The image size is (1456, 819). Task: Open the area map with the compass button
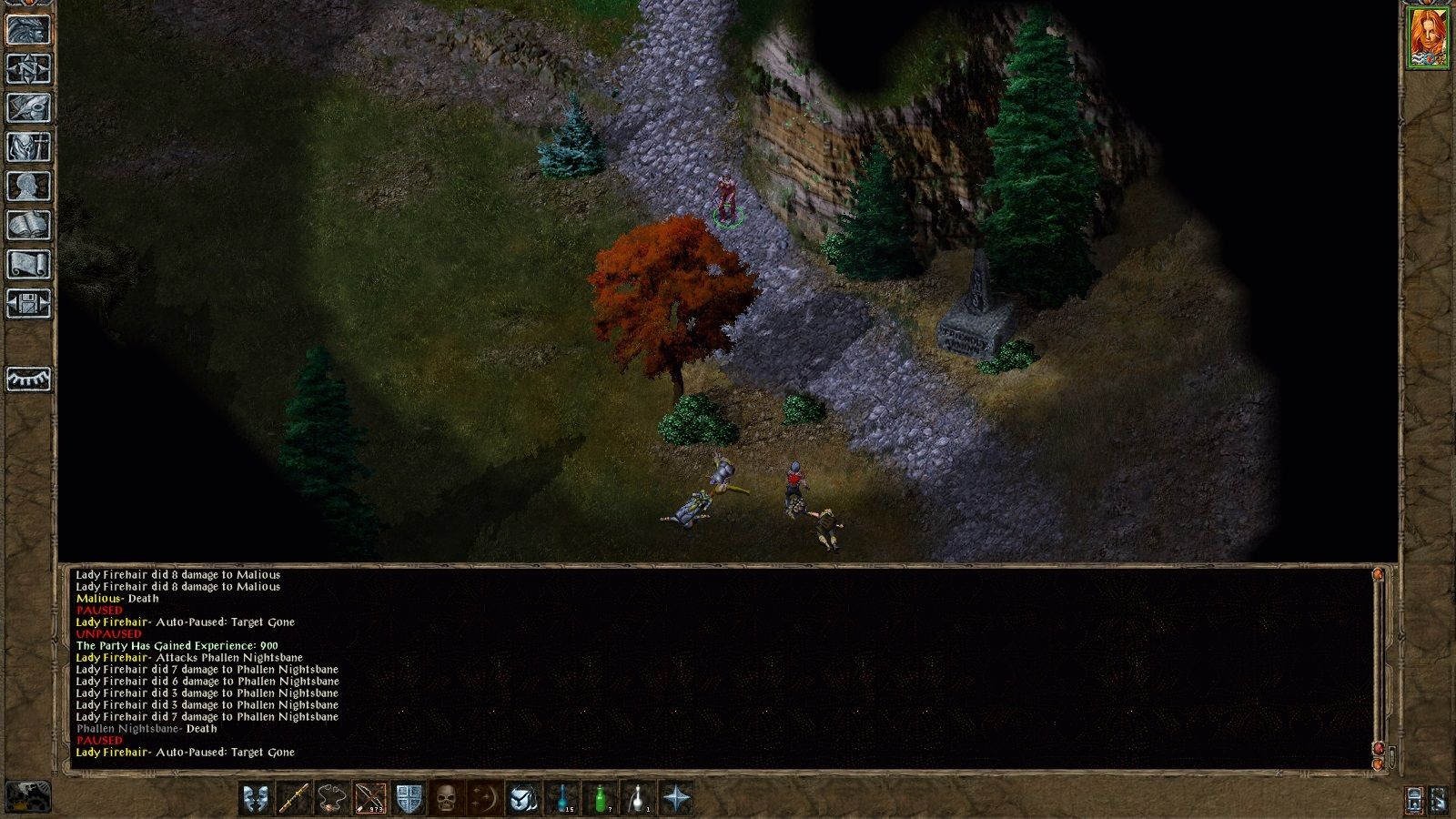point(28,69)
